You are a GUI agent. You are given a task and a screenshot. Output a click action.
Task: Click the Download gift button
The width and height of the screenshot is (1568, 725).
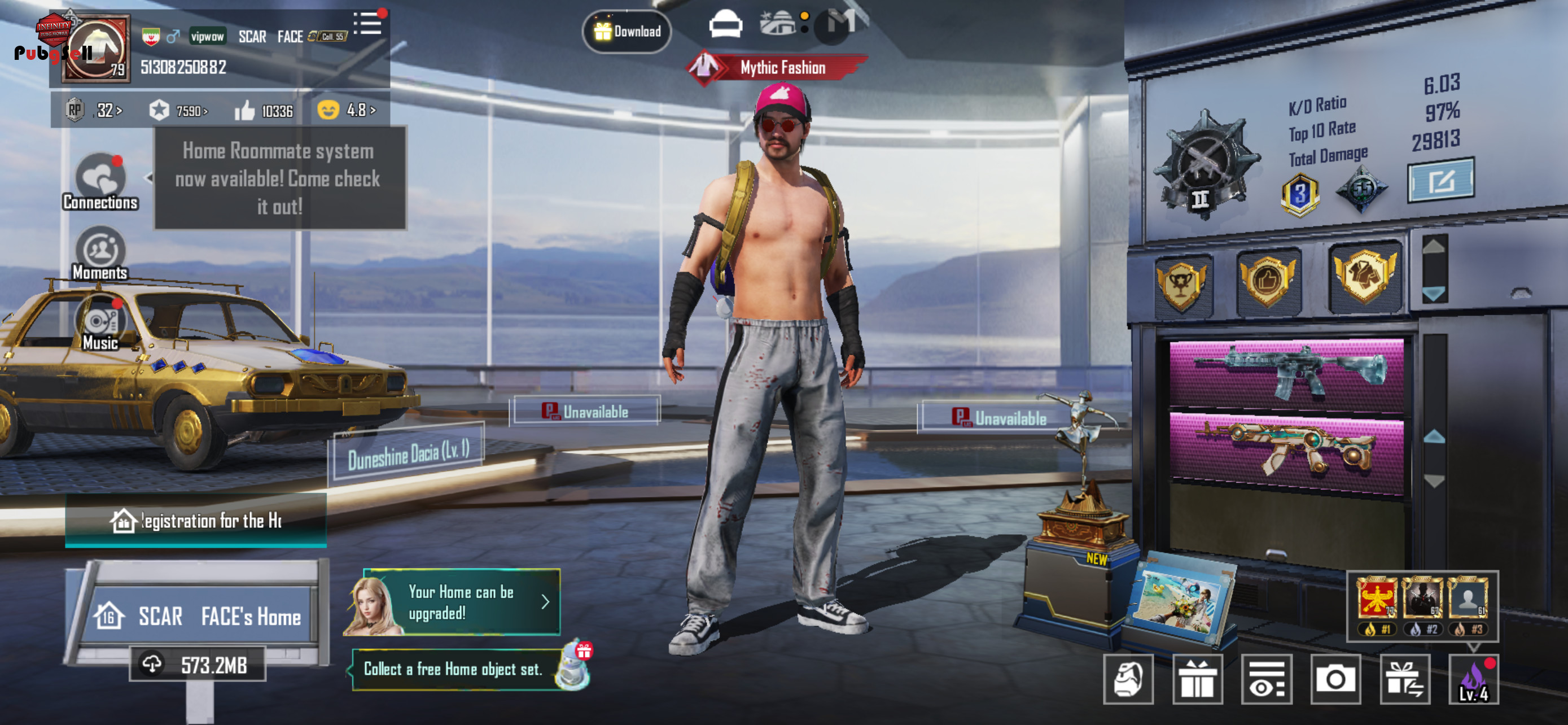627,31
